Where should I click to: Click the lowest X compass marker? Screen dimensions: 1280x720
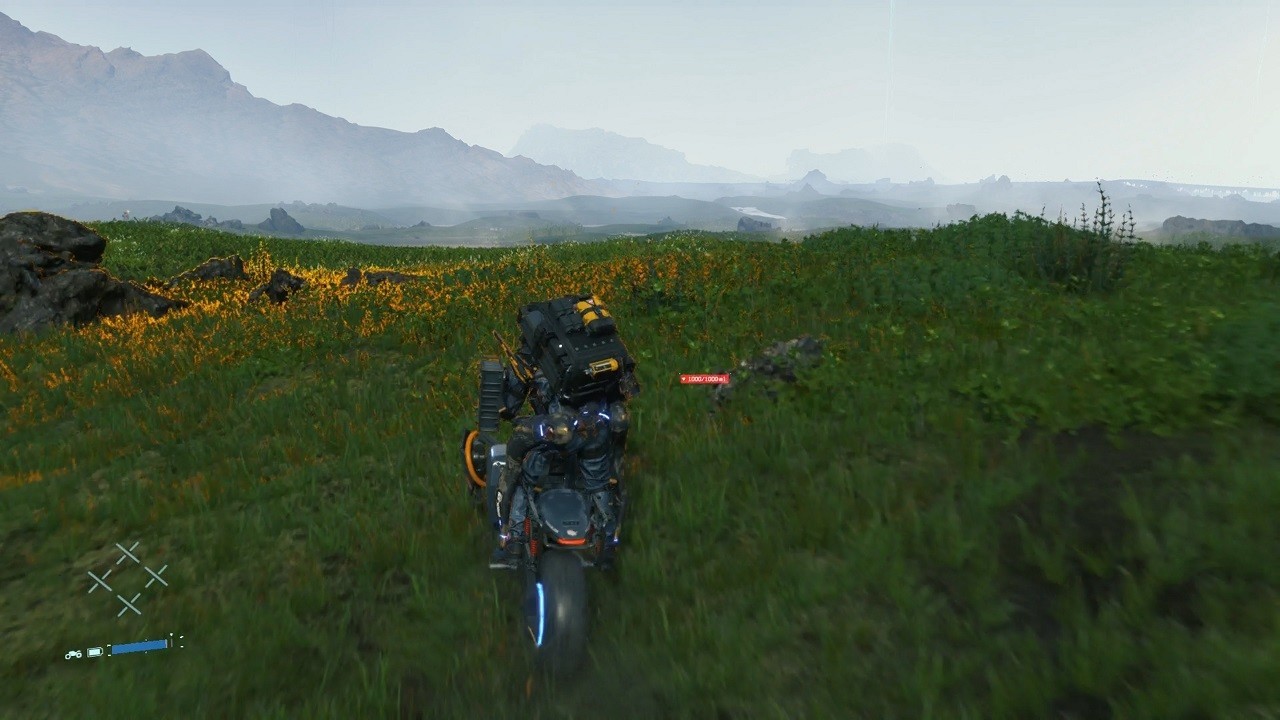point(130,603)
